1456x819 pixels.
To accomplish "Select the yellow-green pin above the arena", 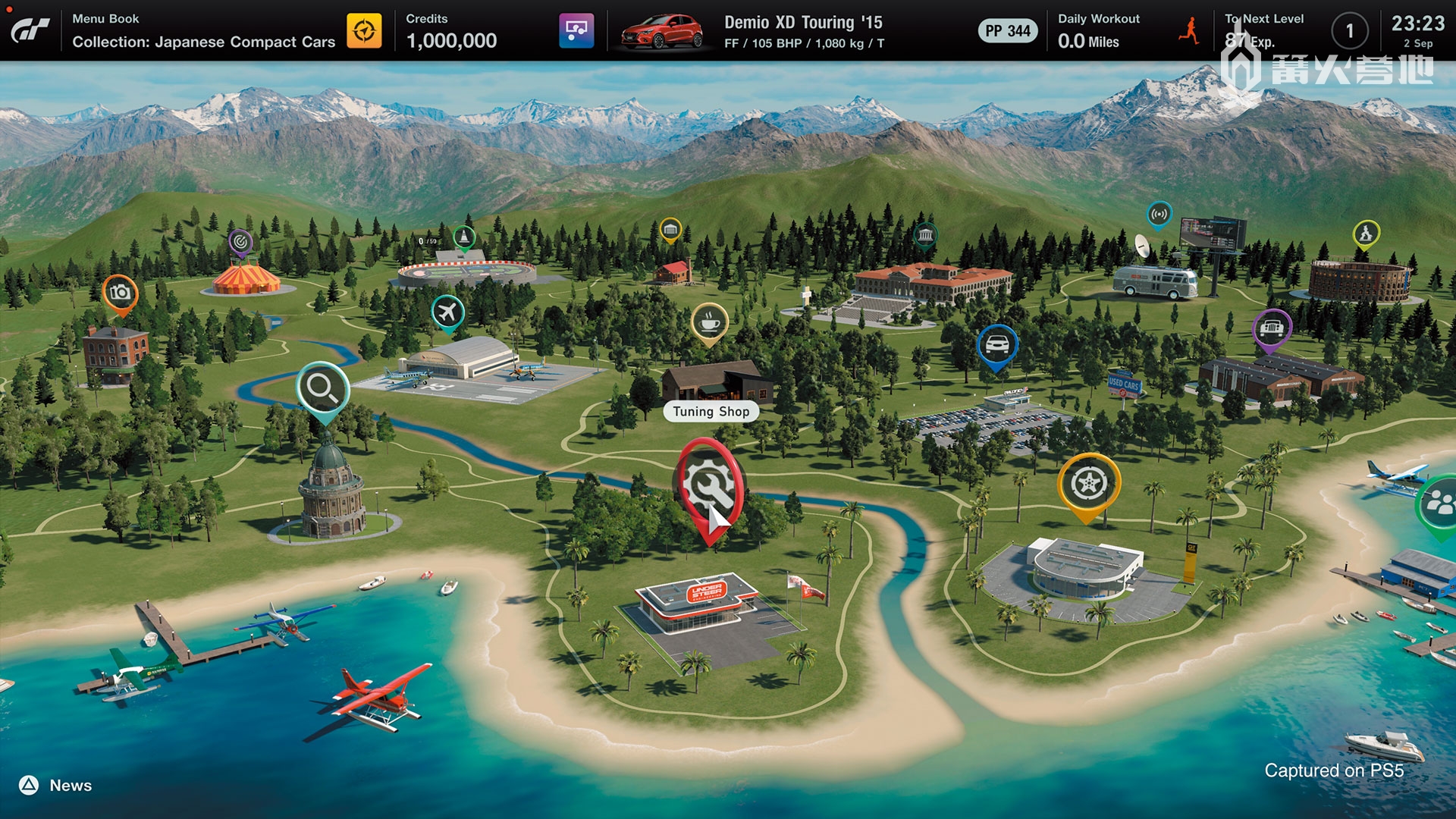I will click(1366, 234).
